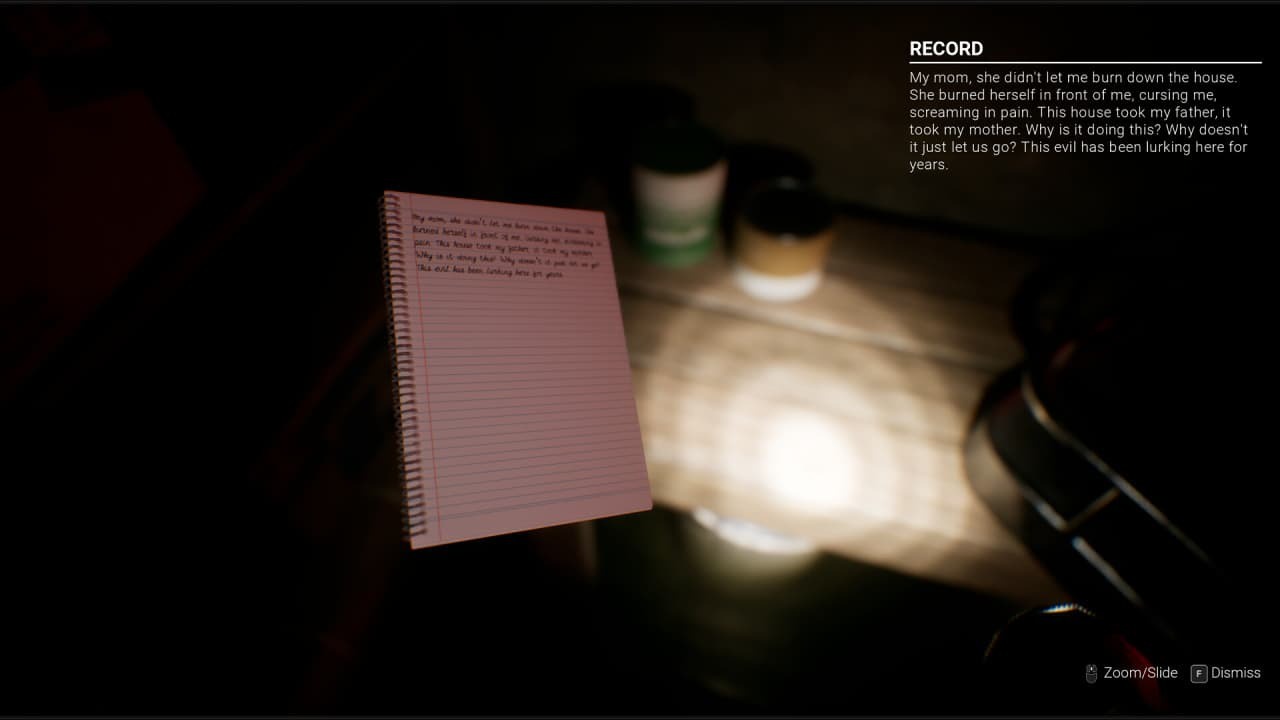This screenshot has width=1280, height=720.
Task: Click the sentence about burning down the house
Action: (1075, 77)
